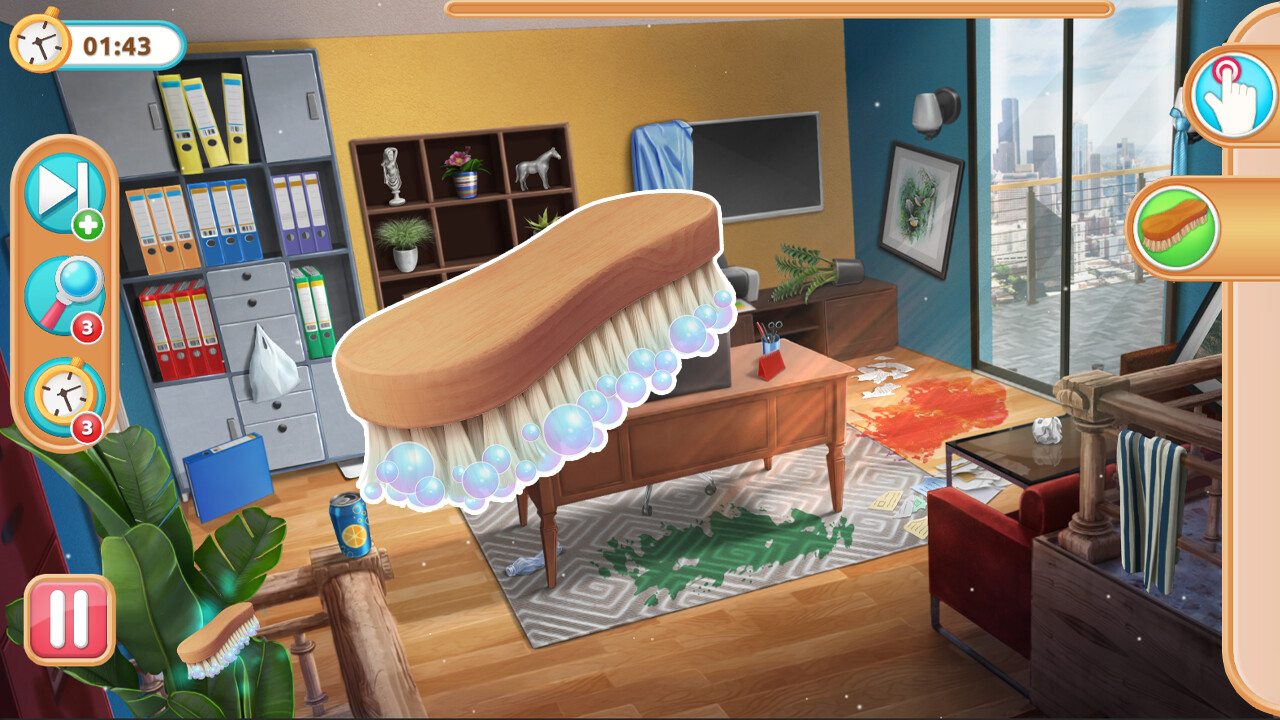Click the stopwatch icon beside the timer
Viewport: 1280px width, 720px height.
[39, 42]
